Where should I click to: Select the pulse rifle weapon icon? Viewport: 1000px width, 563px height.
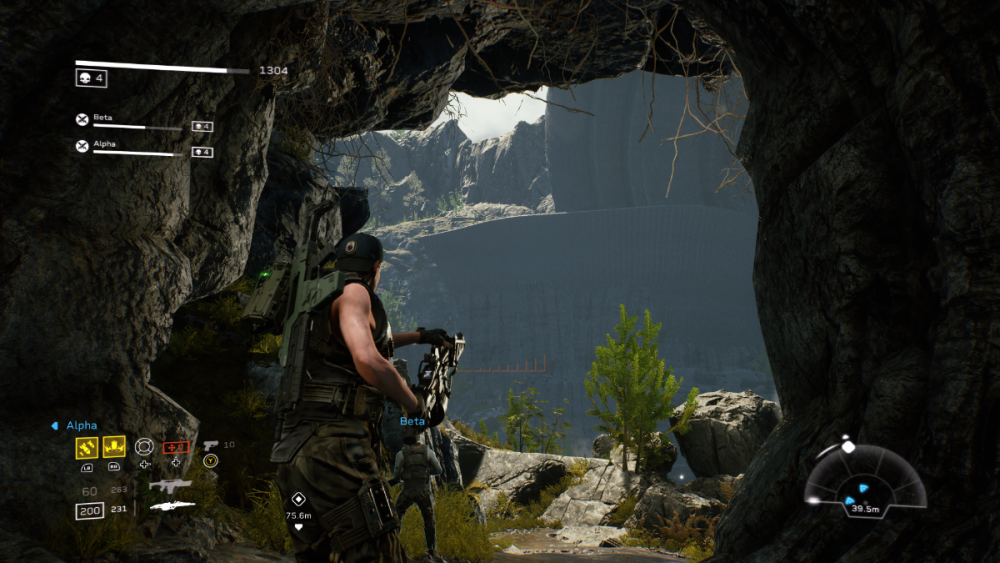click(170, 485)
